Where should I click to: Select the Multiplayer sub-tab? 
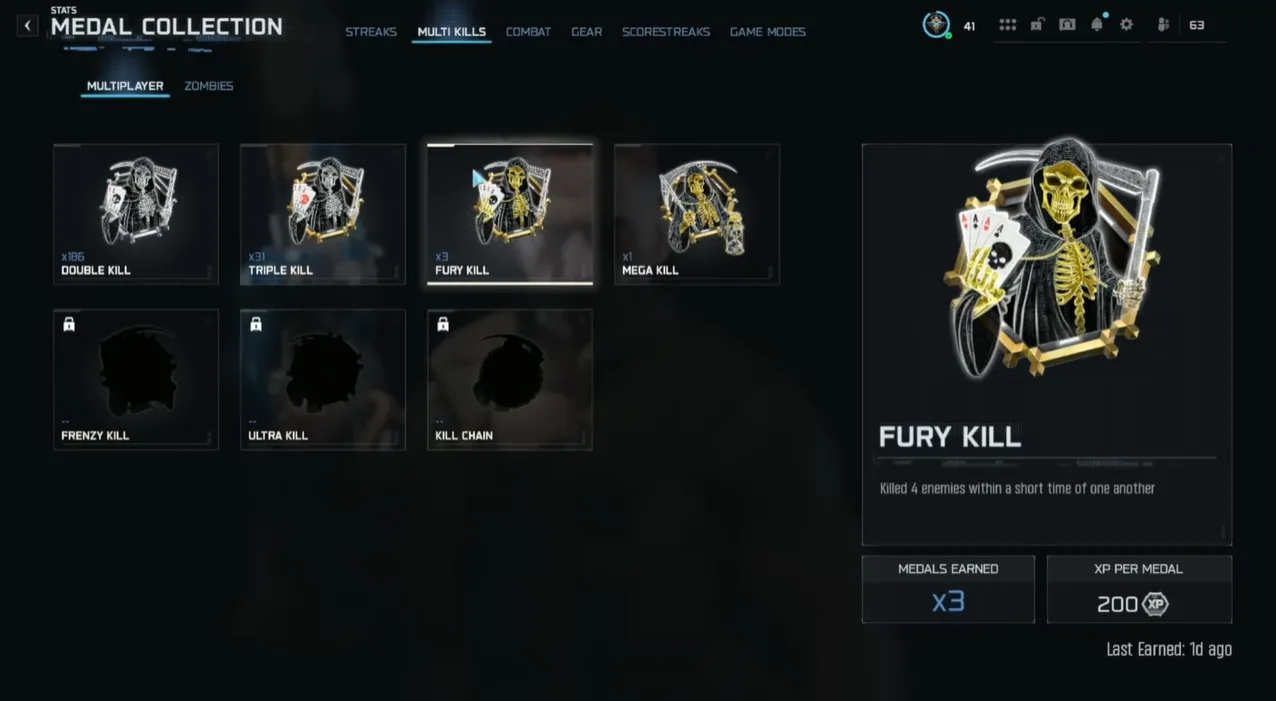(125, 86)
